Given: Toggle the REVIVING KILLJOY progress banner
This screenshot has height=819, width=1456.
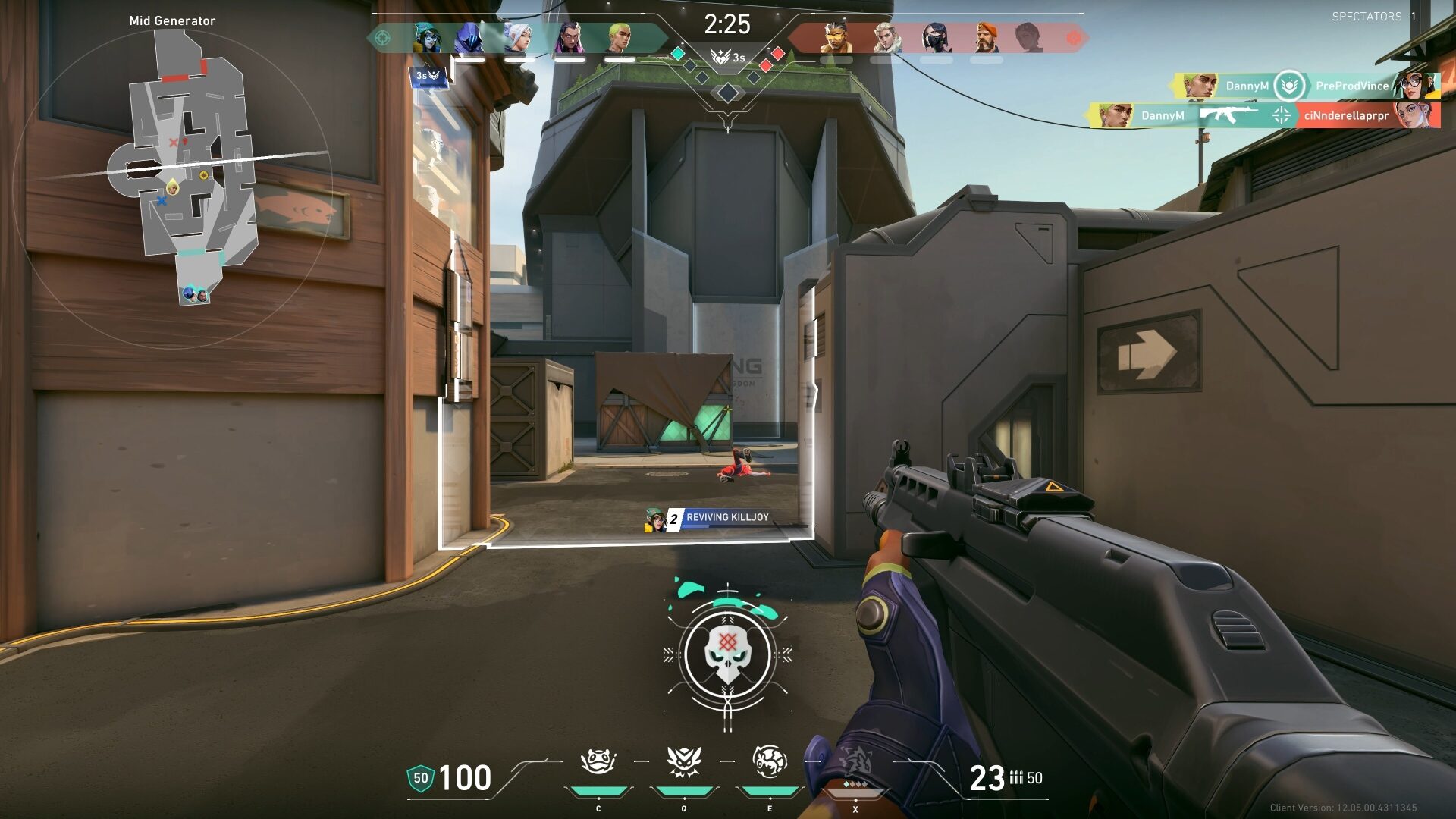Looking at the screenshot, I should coord(724,517).
